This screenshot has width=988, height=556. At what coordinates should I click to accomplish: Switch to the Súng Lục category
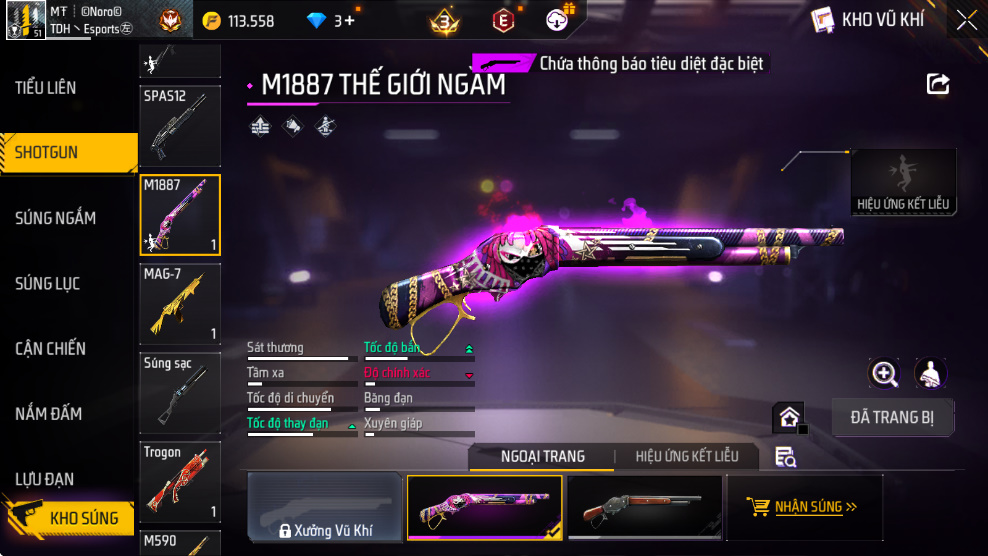(x=47, y=284)
